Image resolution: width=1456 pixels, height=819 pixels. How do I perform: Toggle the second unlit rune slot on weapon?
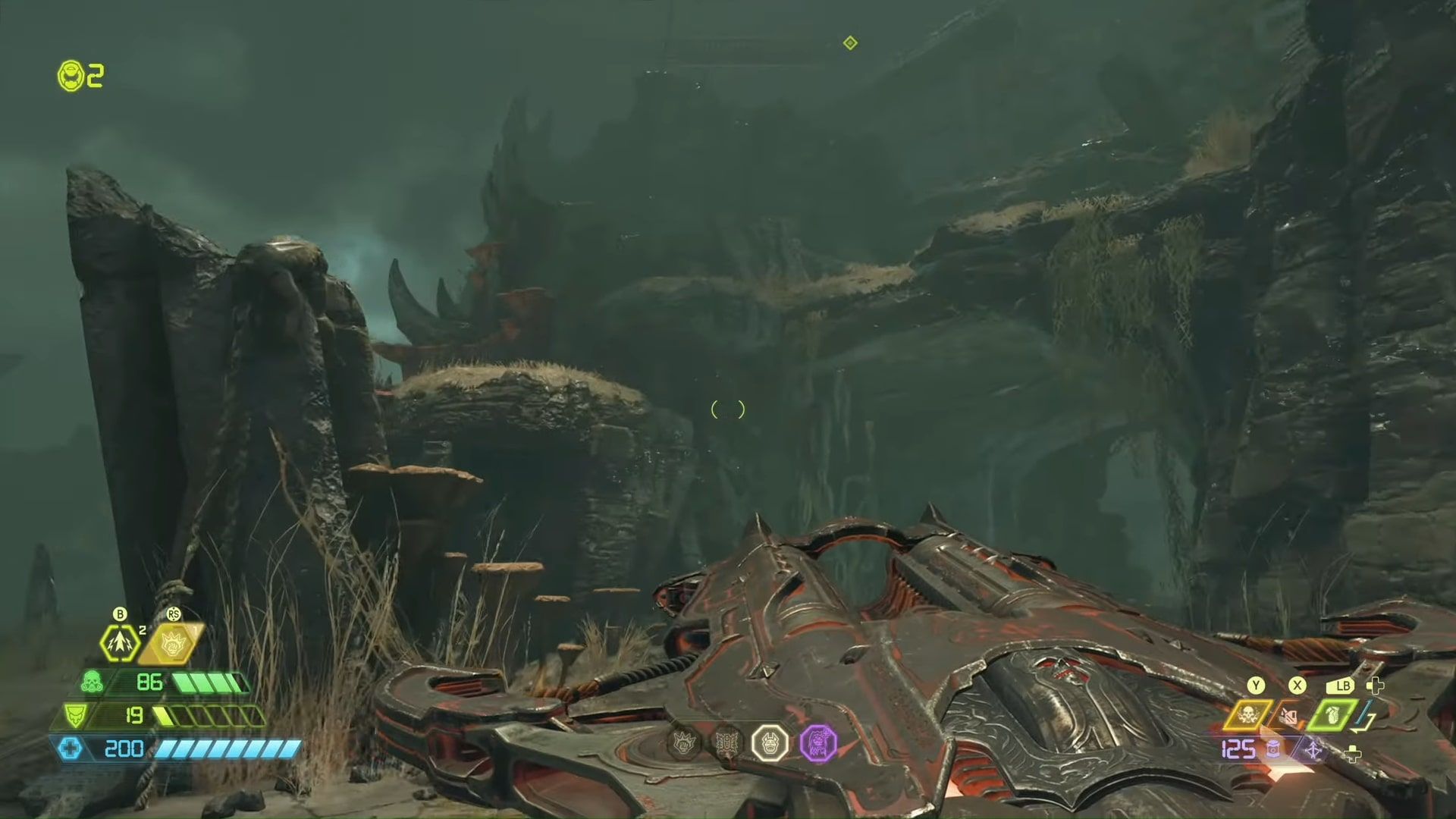[x=726, y=742]
